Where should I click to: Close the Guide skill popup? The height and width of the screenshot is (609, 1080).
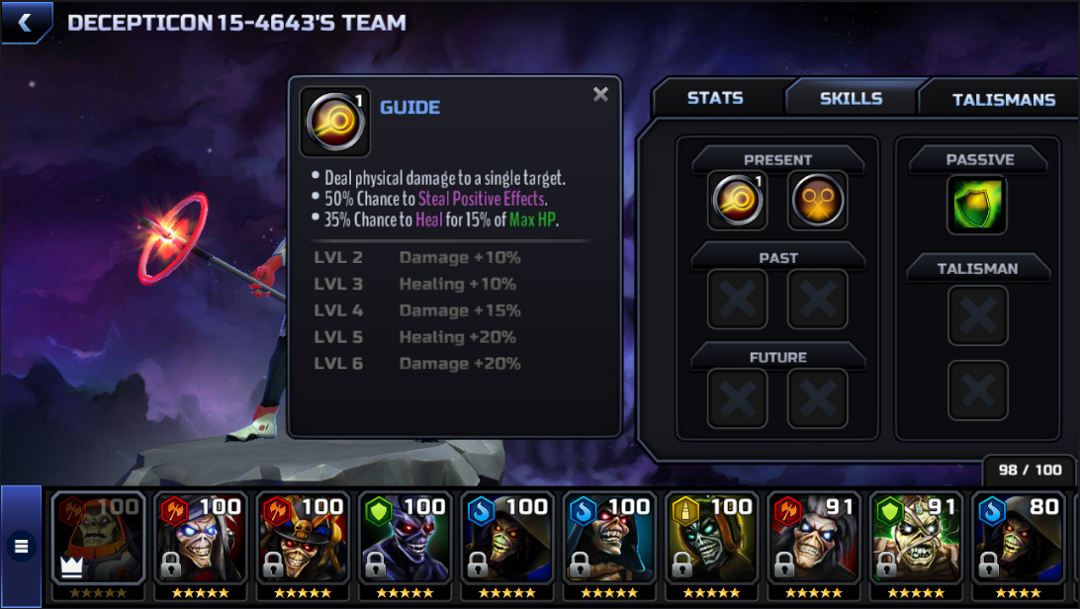600,94
